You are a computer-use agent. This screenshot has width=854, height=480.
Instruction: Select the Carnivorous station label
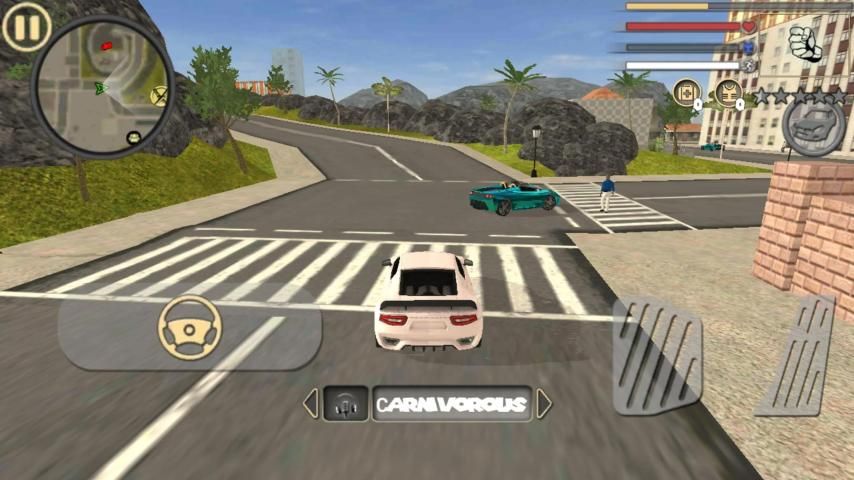451,404
